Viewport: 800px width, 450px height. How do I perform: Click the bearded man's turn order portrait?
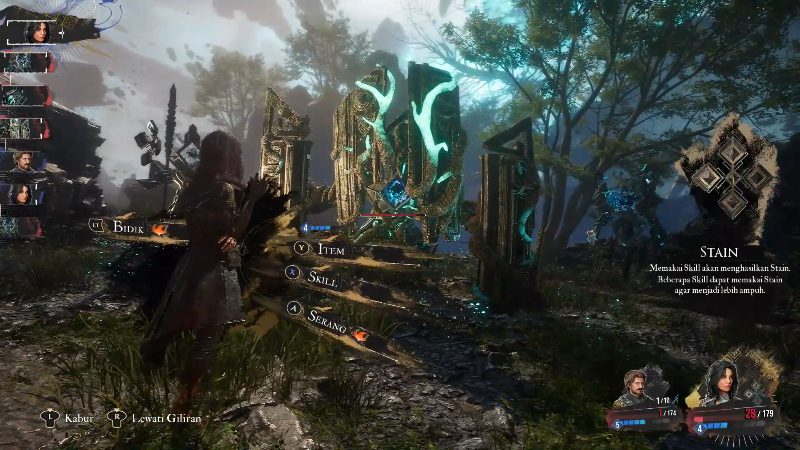click(24, 160)
